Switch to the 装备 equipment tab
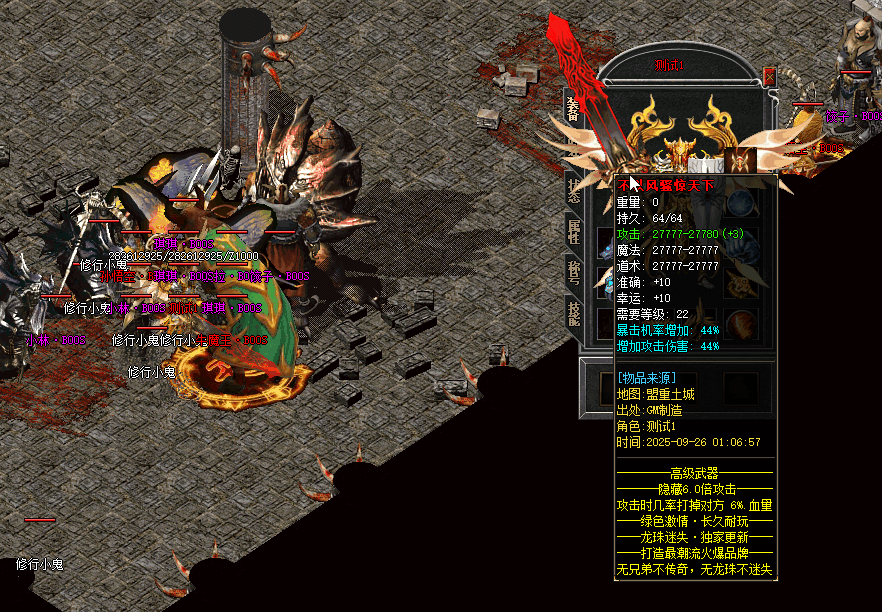882x612 pixels. click(573, 109)
